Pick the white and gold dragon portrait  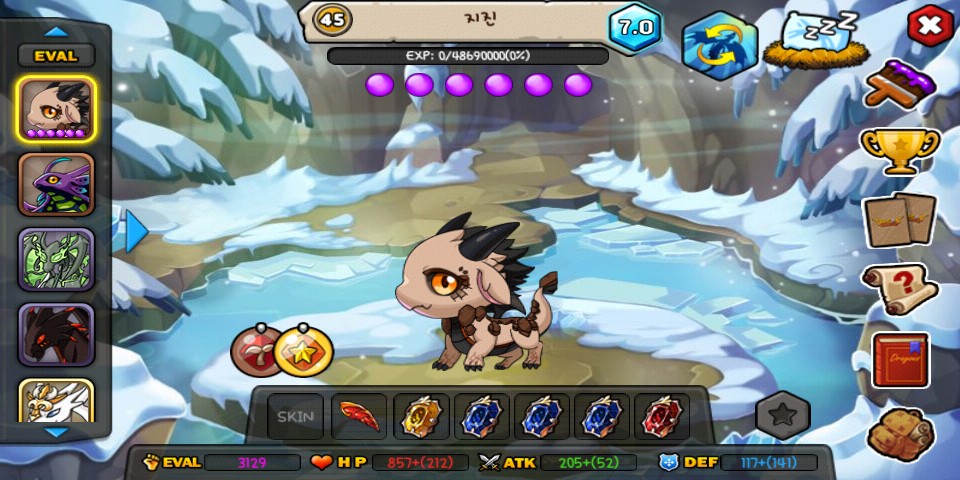pos(56,401)
